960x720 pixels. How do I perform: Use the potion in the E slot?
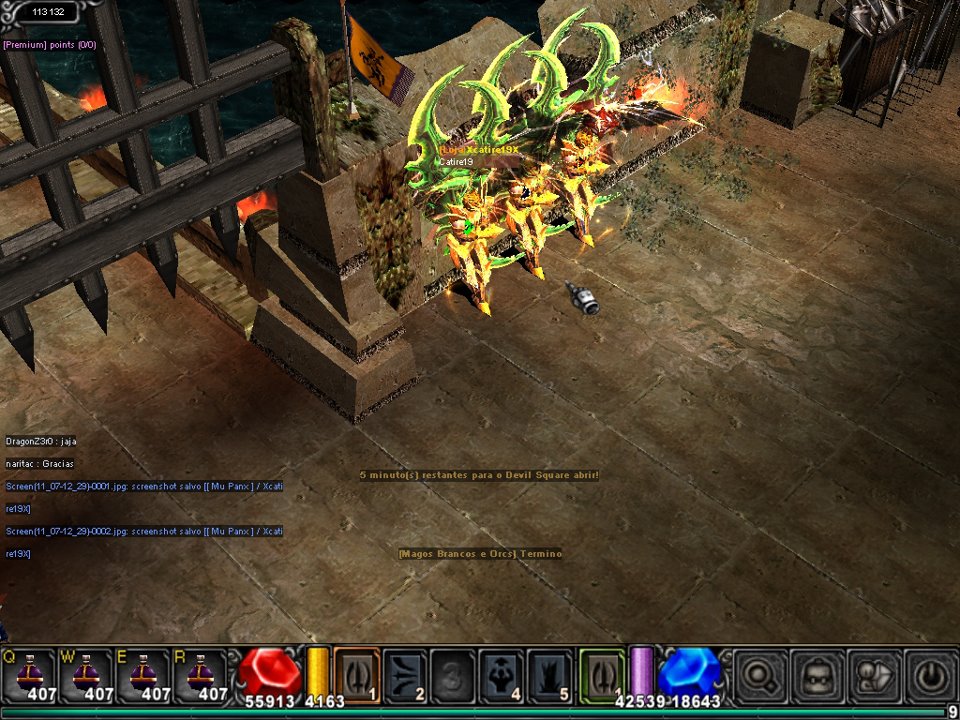click(x=144, y=675)
